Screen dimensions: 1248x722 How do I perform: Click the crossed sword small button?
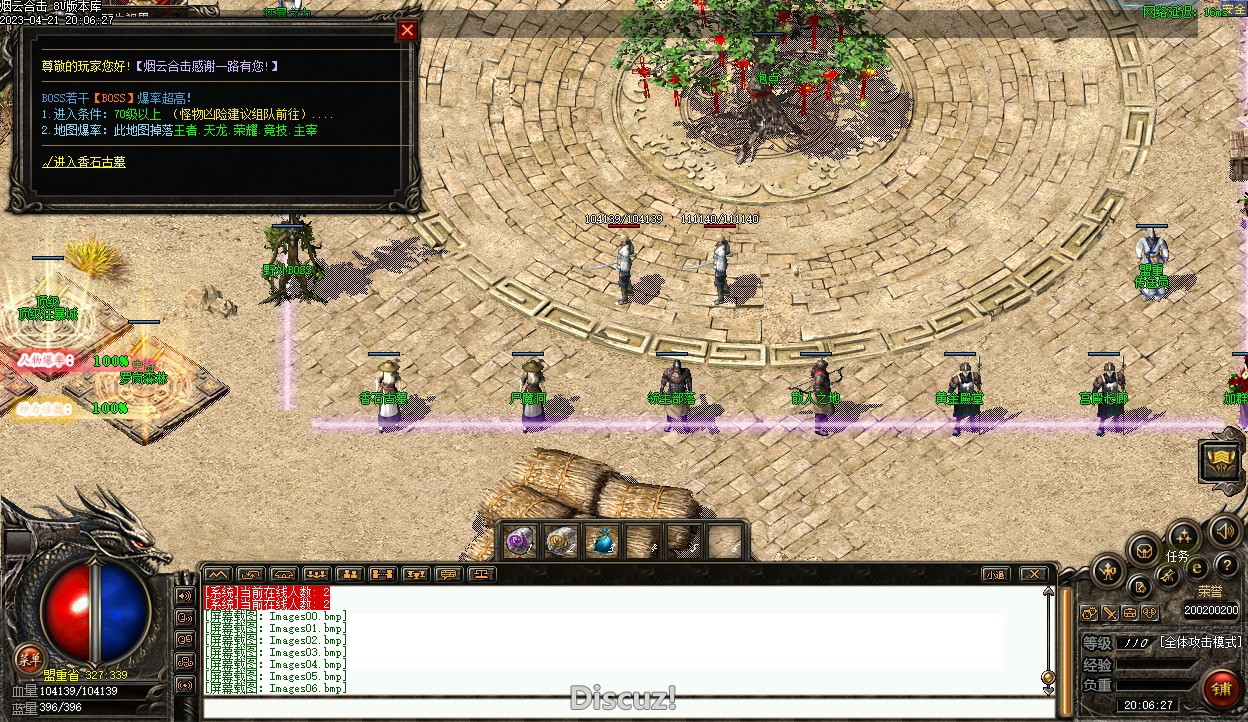1110,613
